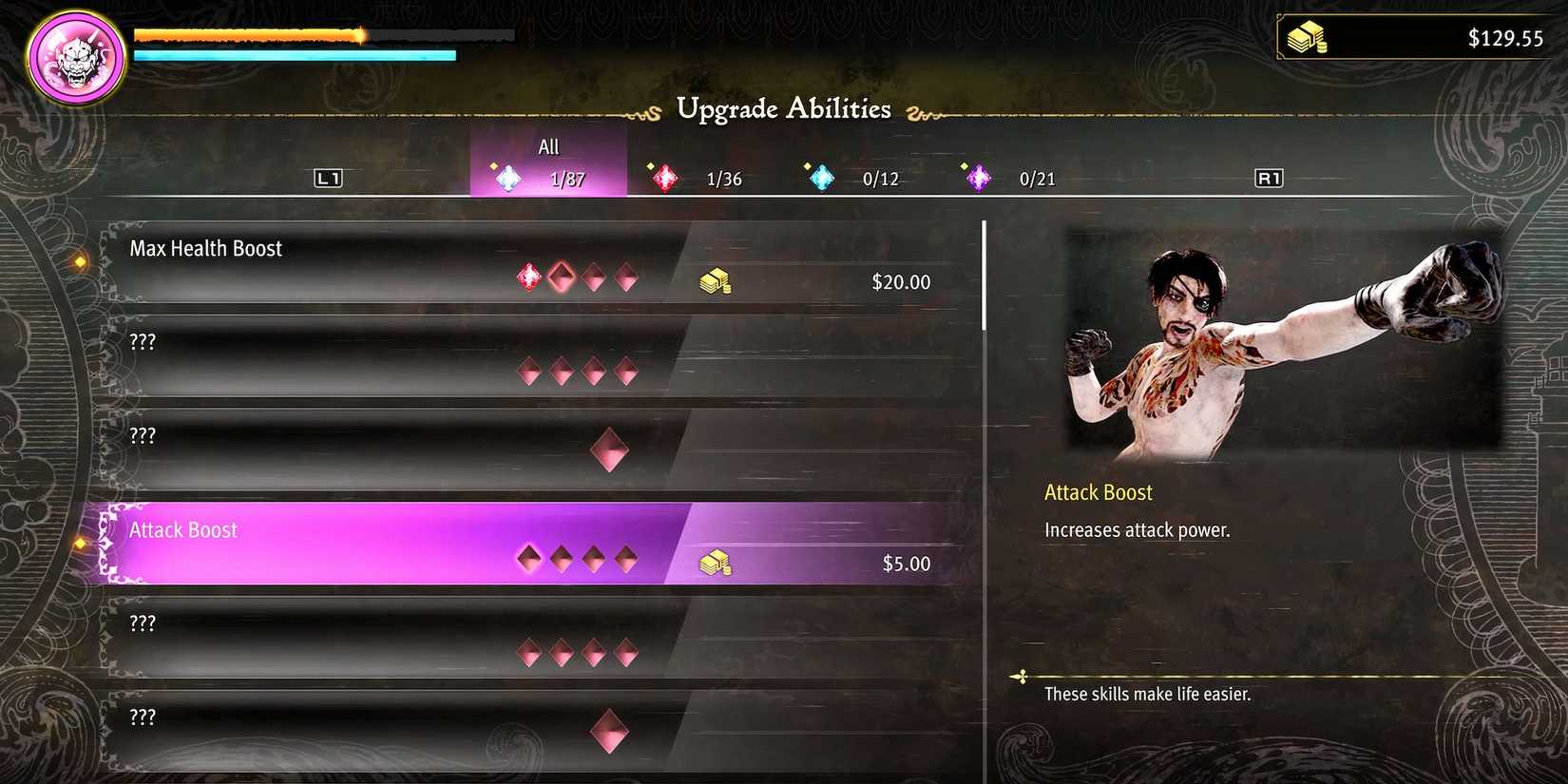Click the cash icon next to Attack Boost price
This screenshot has width=1568, height=784.
point(716,562)
